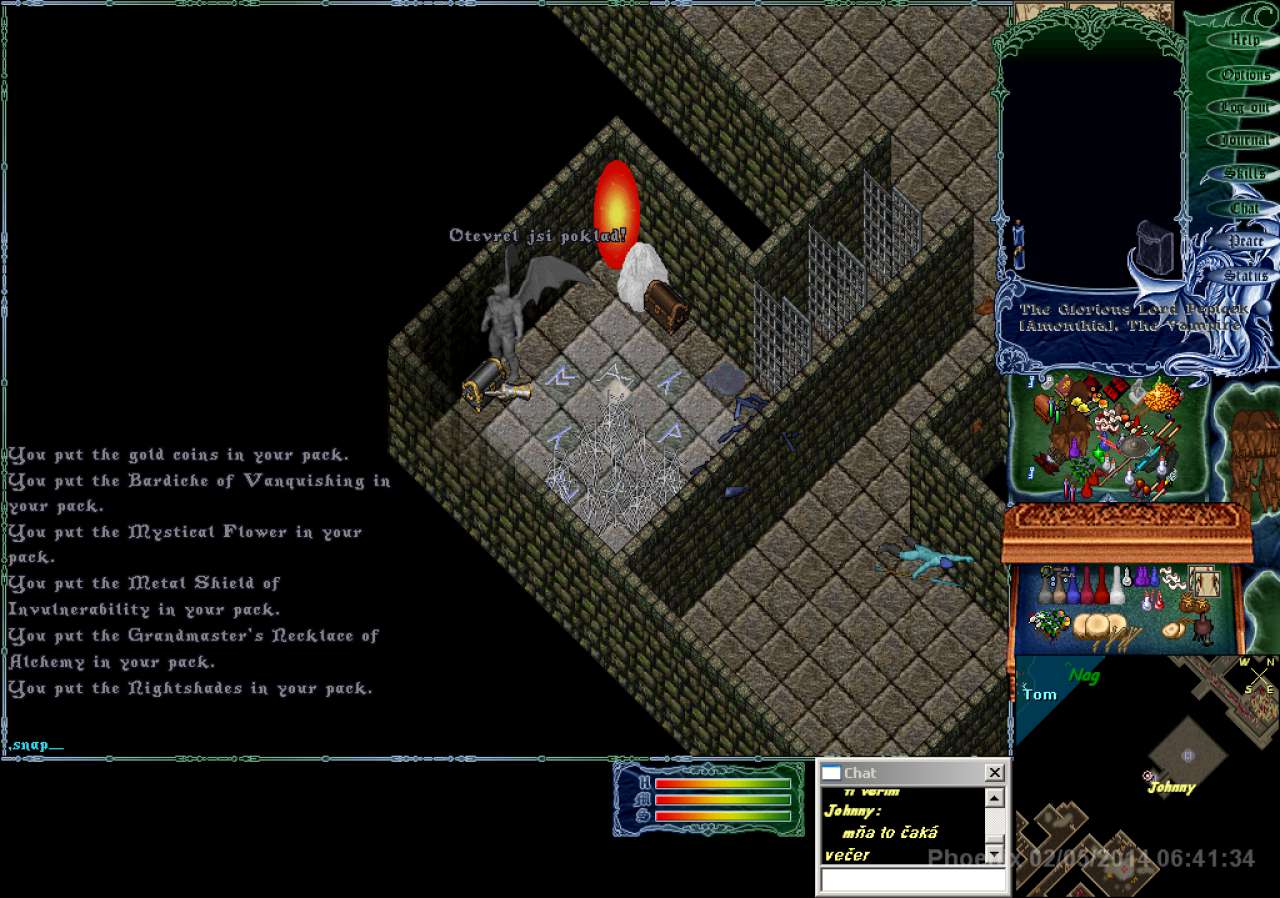Pick the tall white bottle in container
The height and width of the screenshot is (898, 1280).
(x=1117, y=587)
